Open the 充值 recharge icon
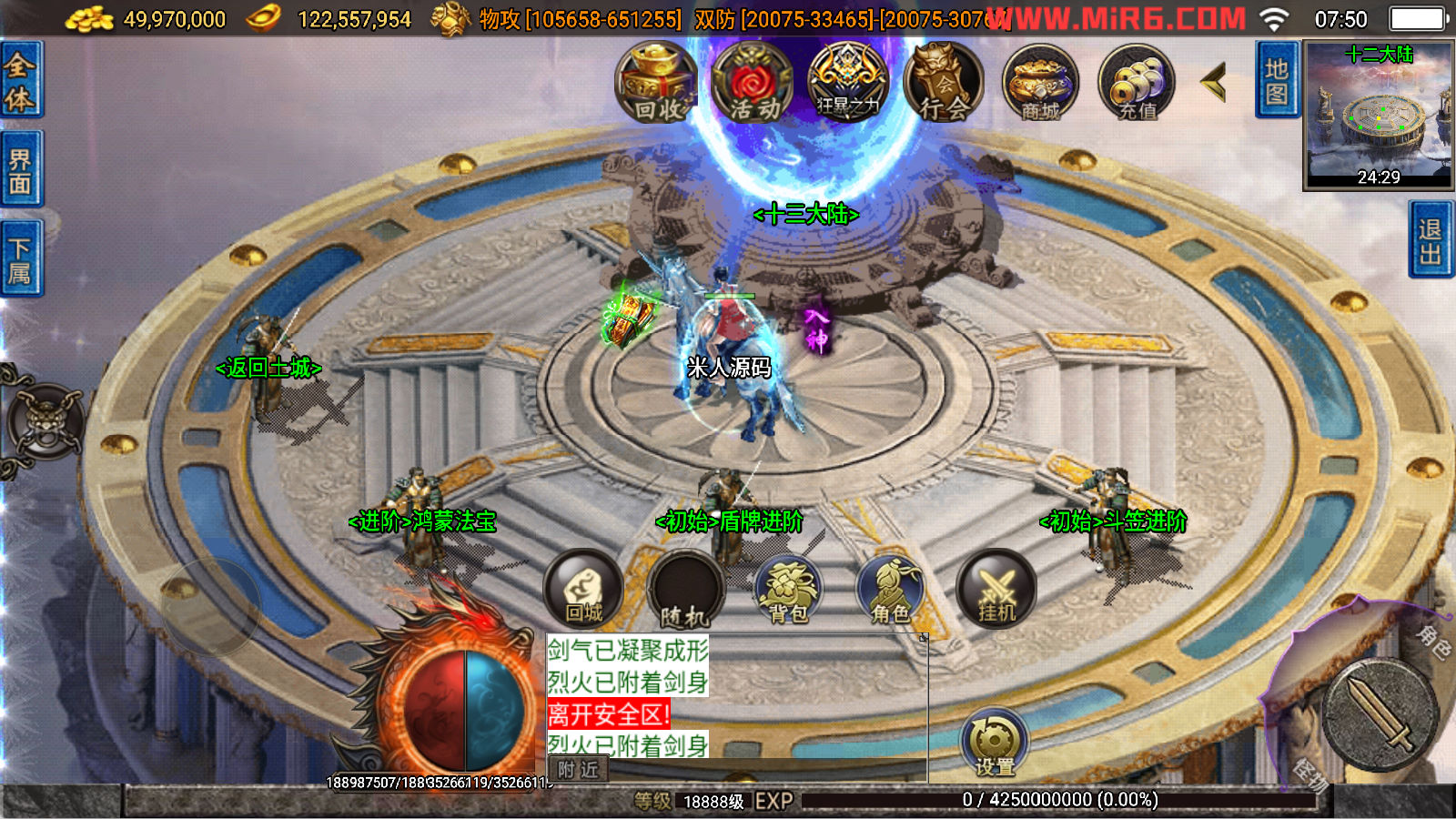The width and height of the screenshot is (1456, 819). coord(1137,84)
